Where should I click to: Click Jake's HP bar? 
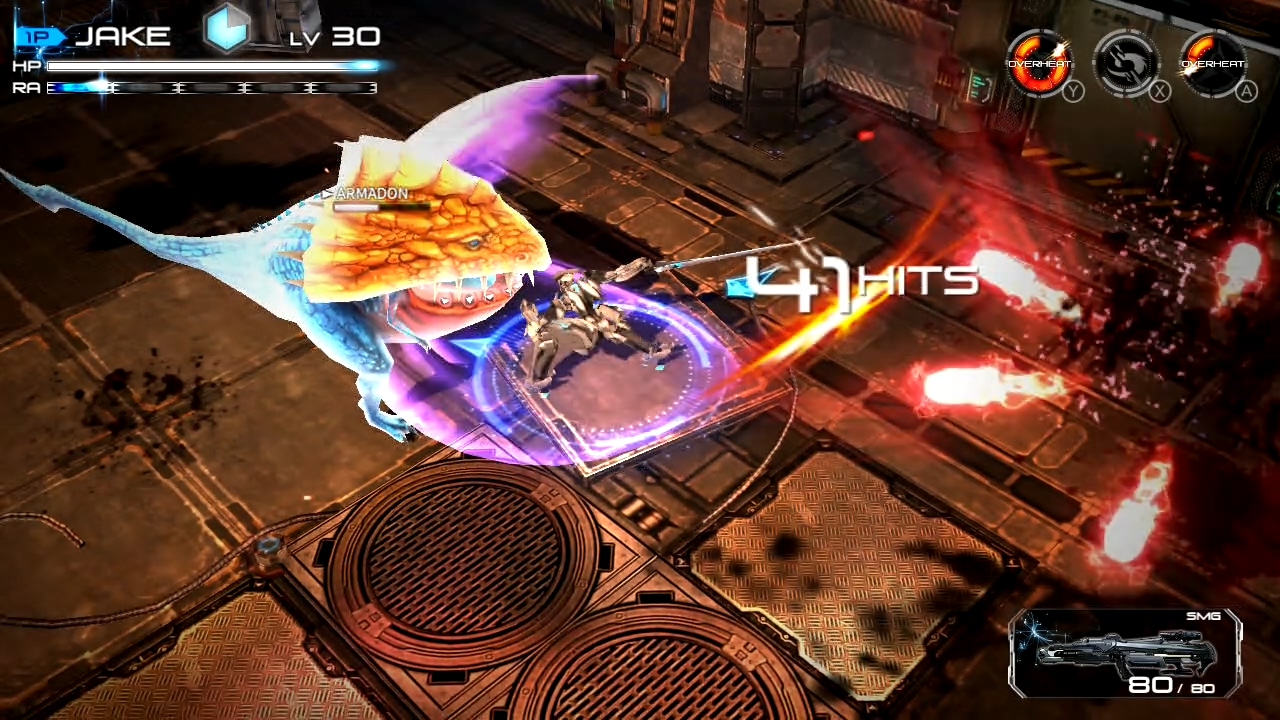coord(210,66)
